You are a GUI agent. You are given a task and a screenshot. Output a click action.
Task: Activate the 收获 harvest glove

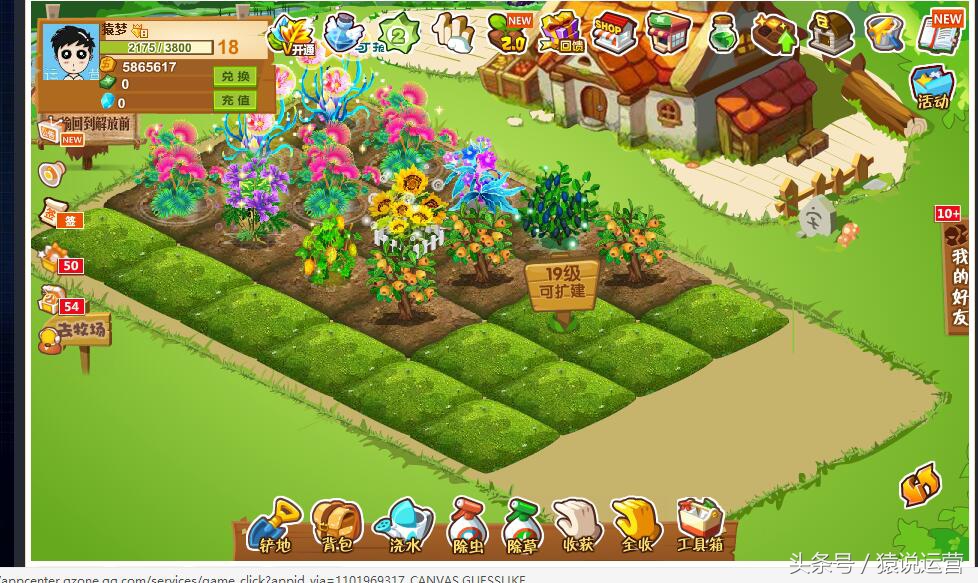[x=578, y=526]
